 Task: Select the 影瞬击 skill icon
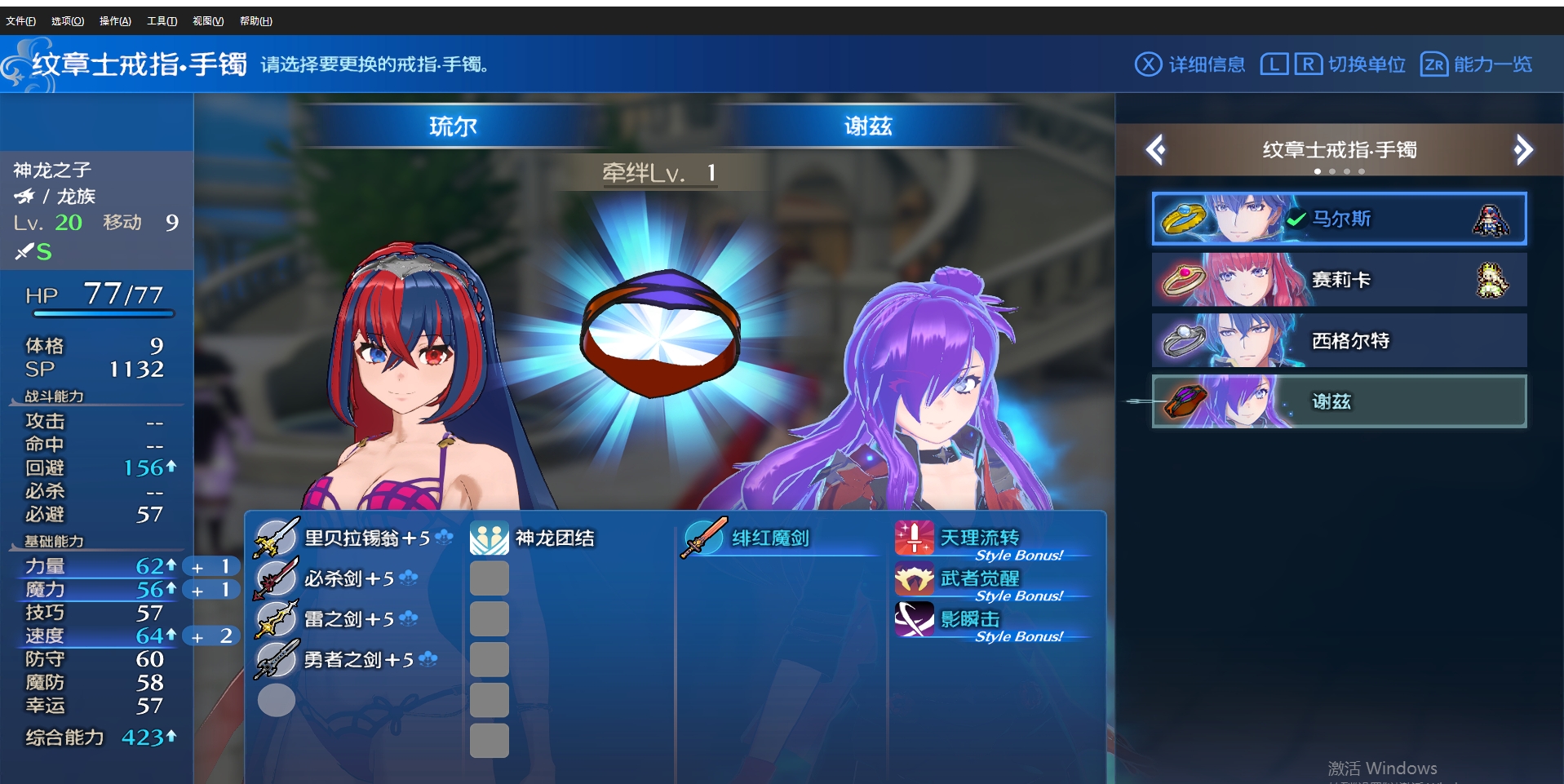point(914,618)
